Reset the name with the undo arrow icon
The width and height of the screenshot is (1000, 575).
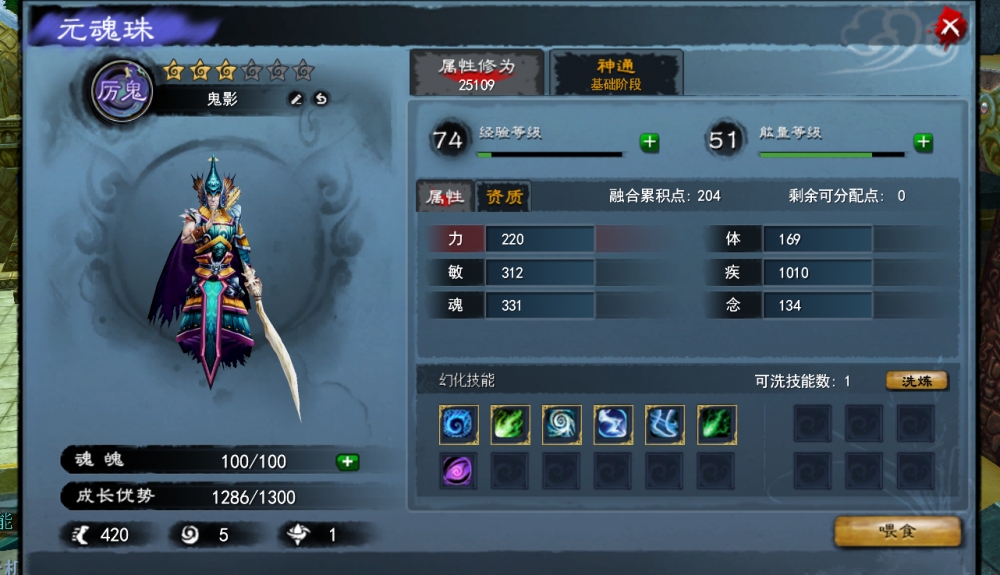click(321, 99)
